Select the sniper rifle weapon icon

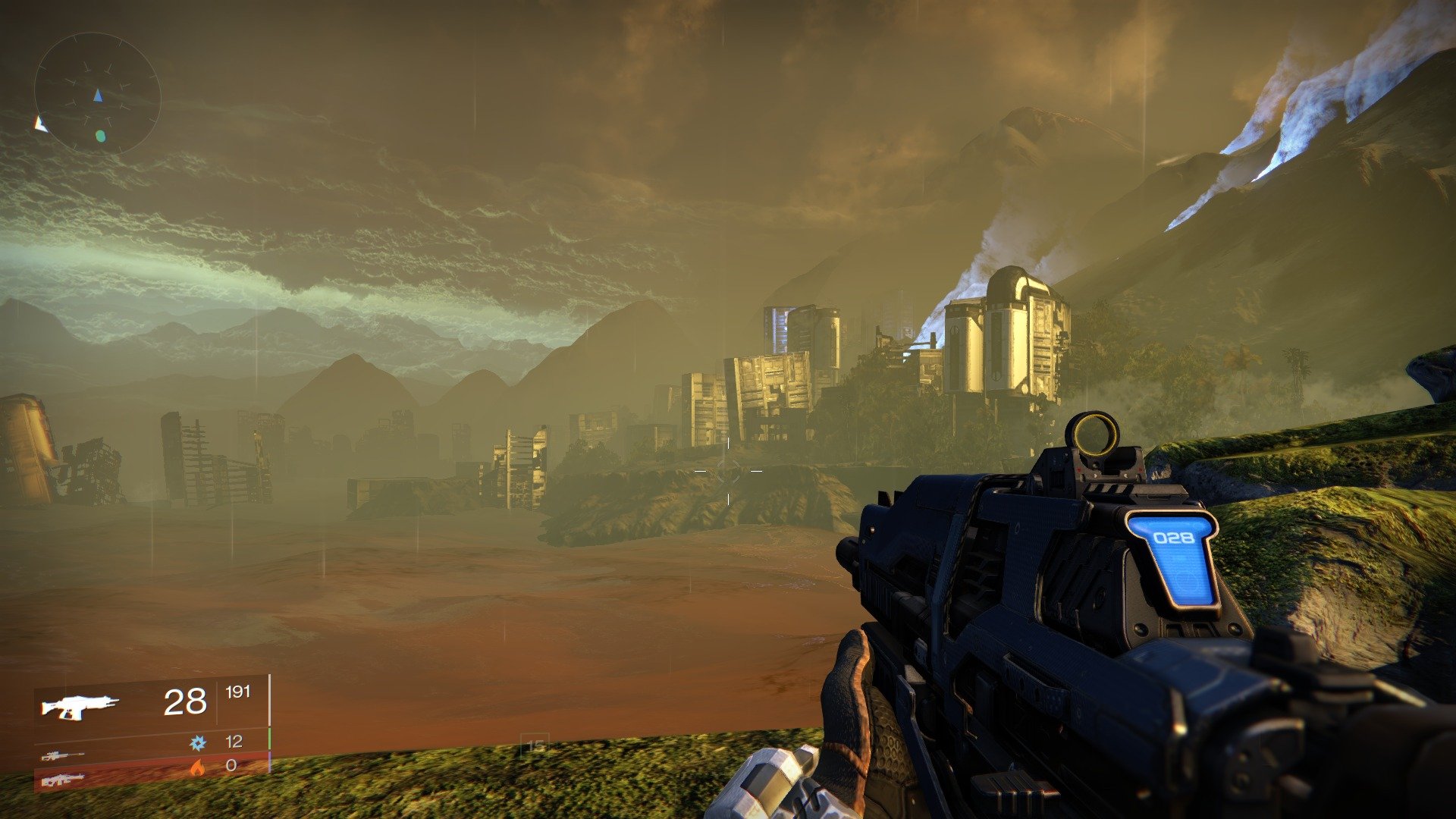(64, 756)
